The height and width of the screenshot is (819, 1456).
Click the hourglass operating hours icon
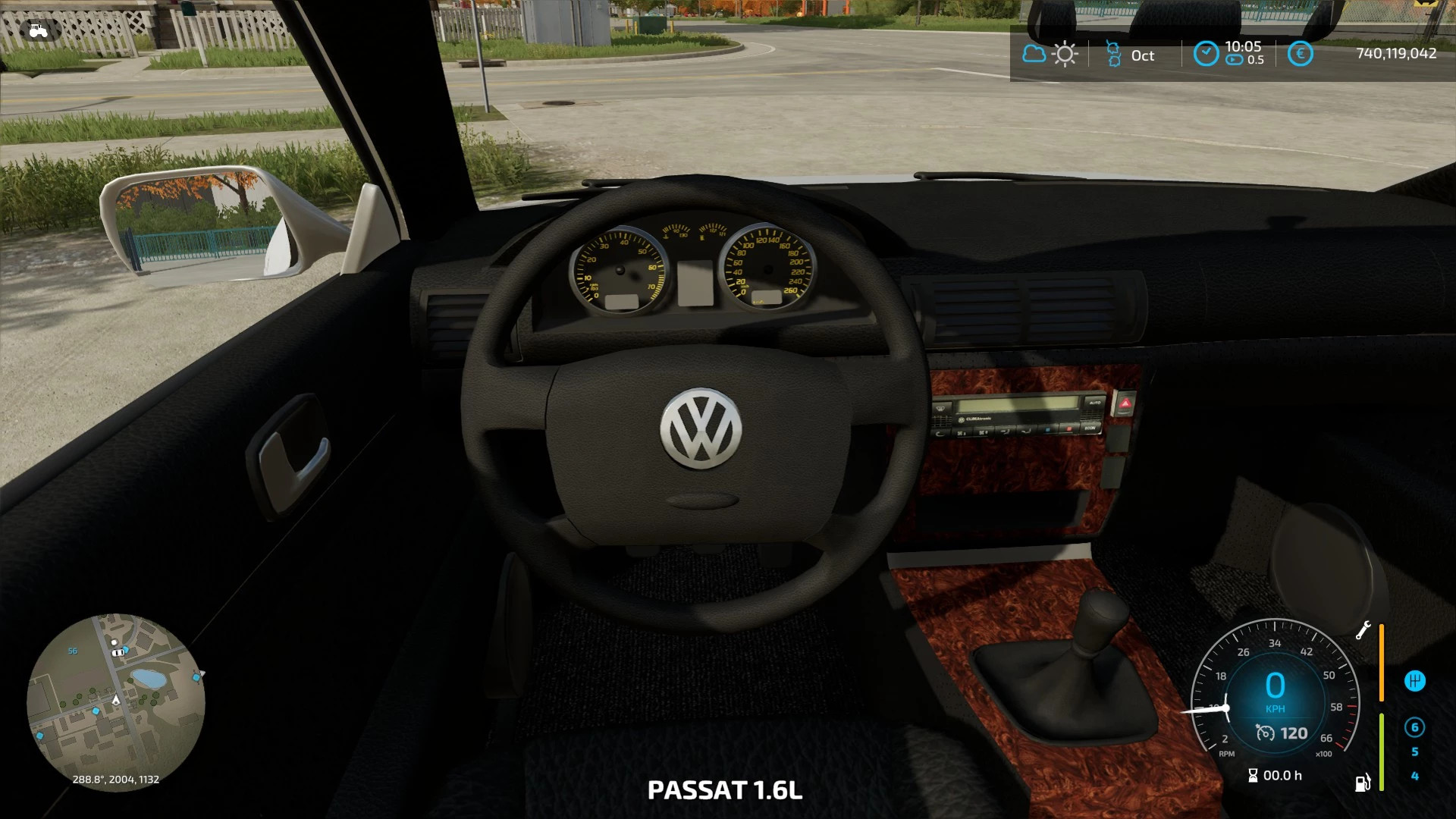[1253, 775]
